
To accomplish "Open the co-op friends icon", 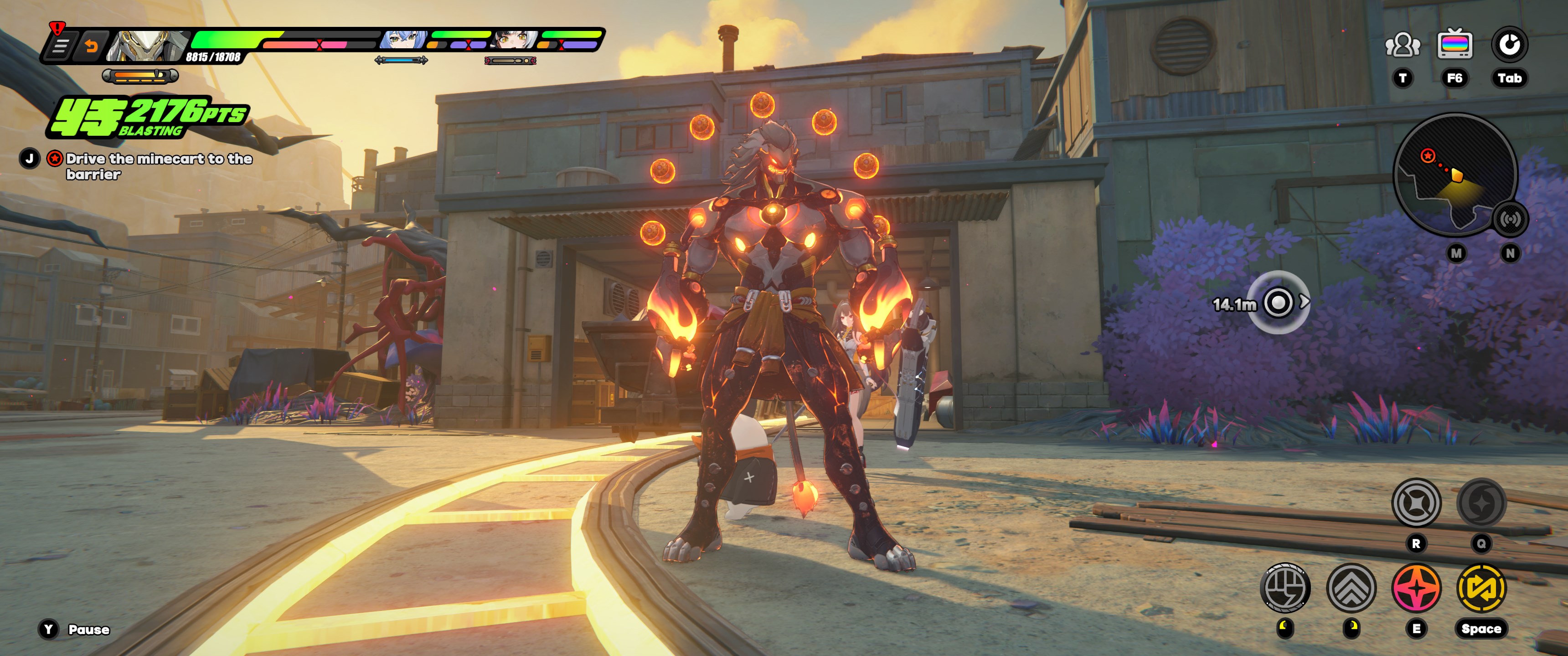I will click(x=1402, y=45).
